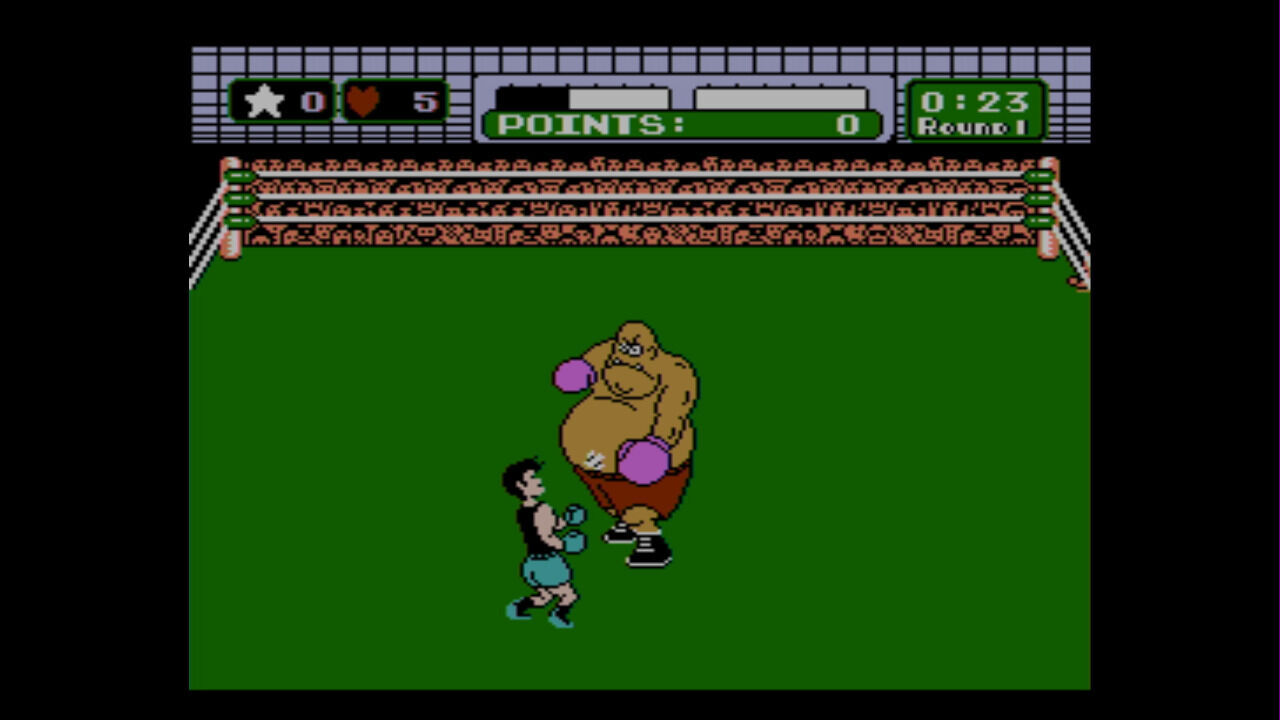Image resolution: width=1280 pixels, height=720 pixels.
Task: Click the right ring post
Action: pyautogui.click(x=1050, y=215)
